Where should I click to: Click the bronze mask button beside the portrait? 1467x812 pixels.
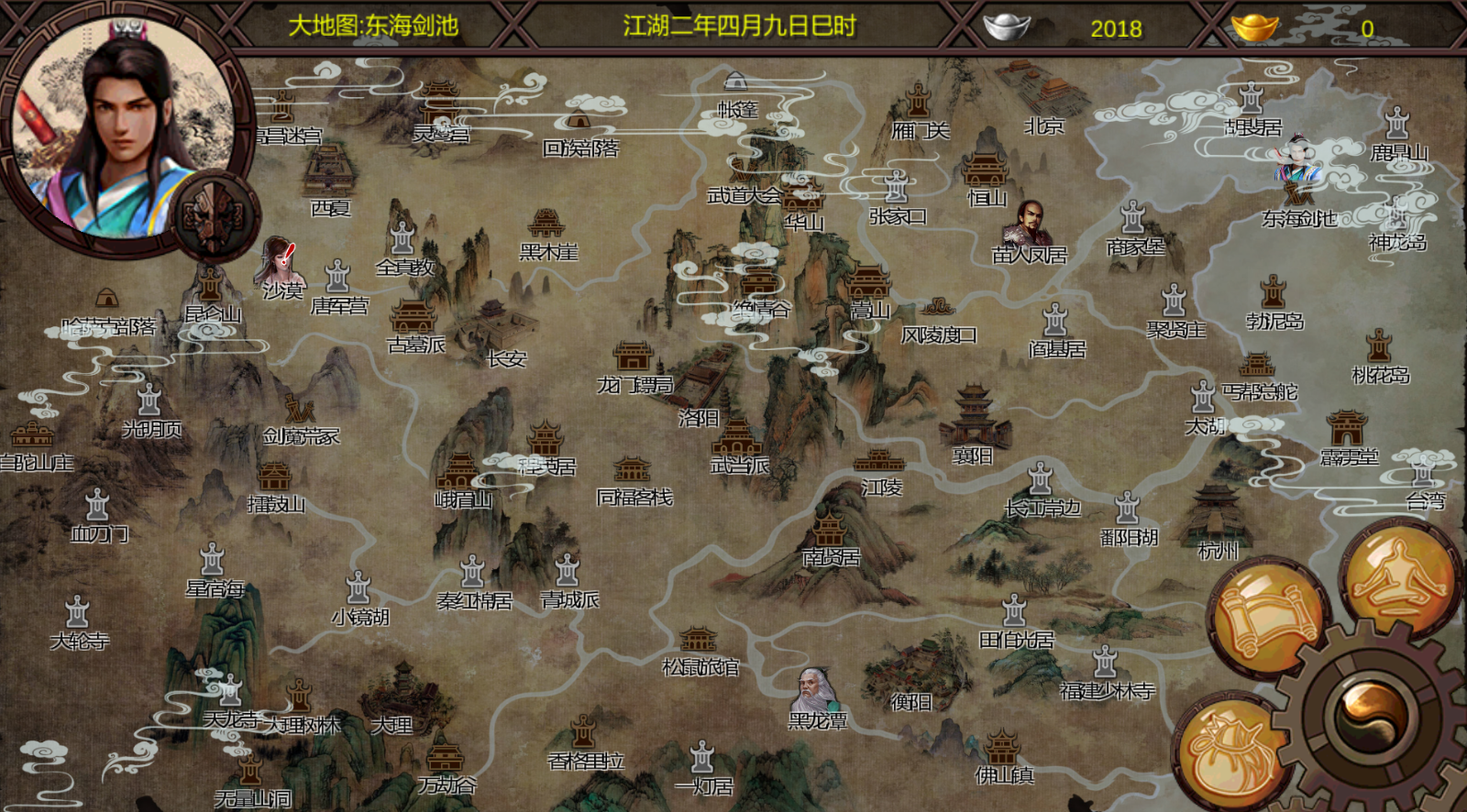click(216, 217)
